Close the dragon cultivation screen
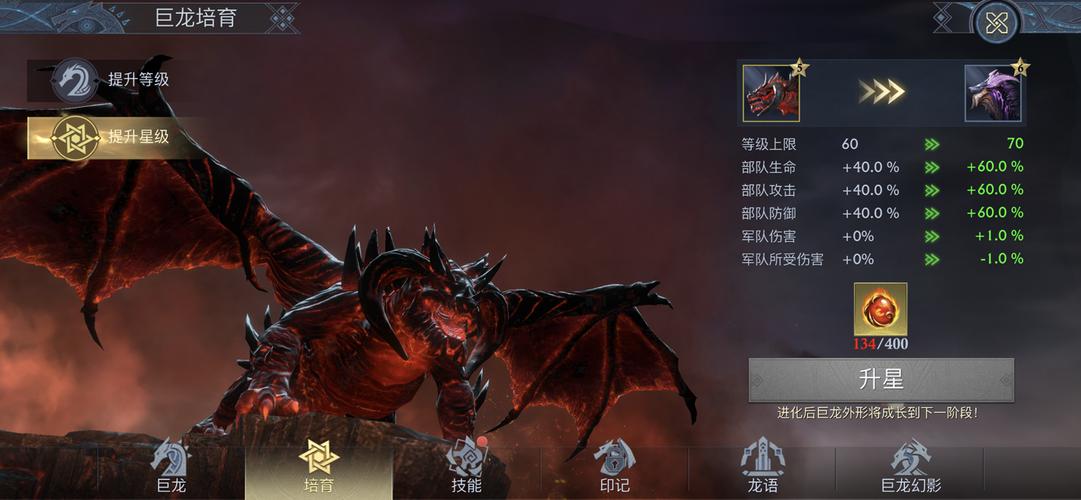Viewport: 1081px width, 500px height. click(996, 24)
